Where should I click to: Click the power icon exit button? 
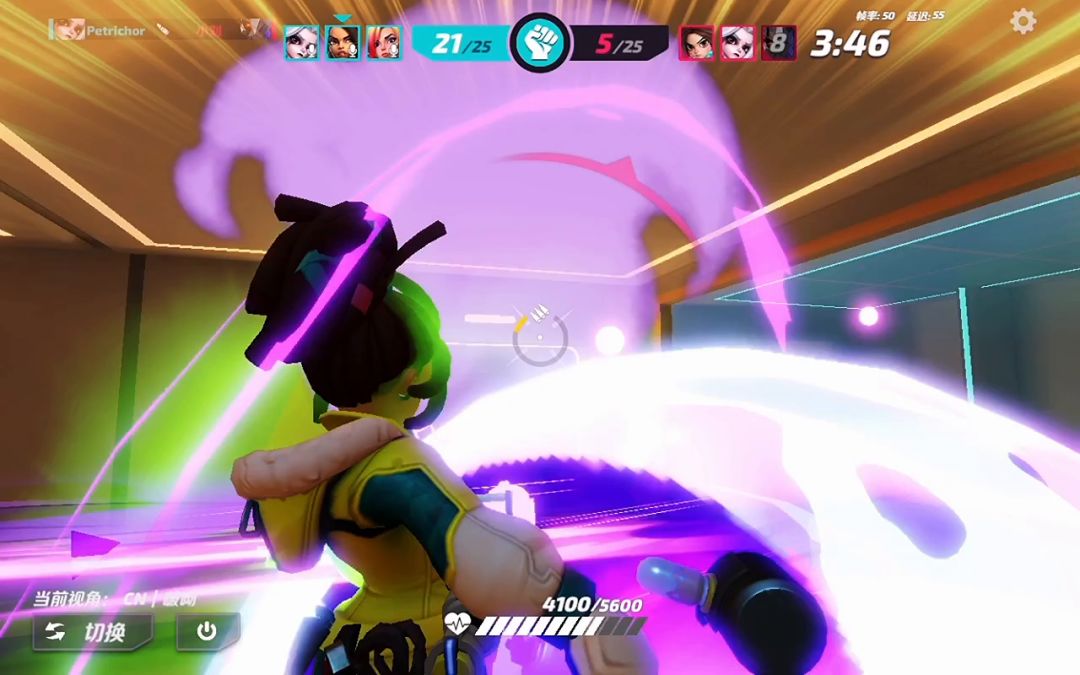[x=208, y=632]
